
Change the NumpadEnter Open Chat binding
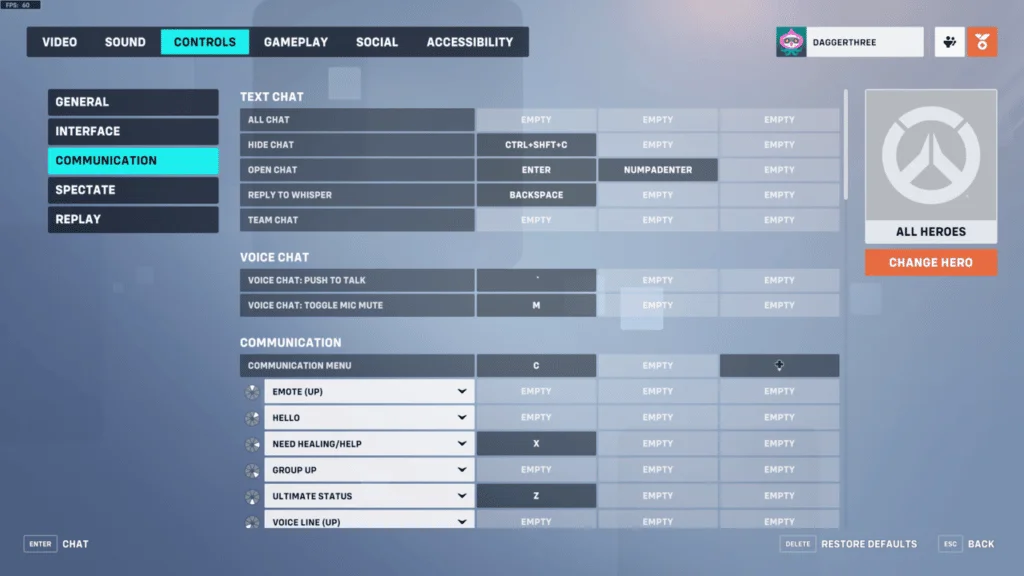coord(658,170)
